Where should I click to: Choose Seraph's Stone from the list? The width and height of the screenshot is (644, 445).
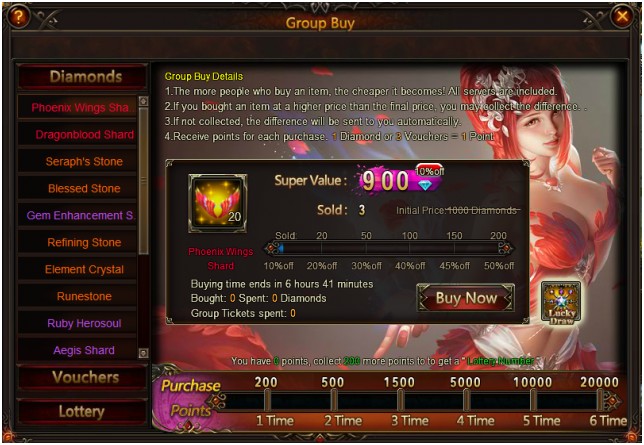click(84, 161)
